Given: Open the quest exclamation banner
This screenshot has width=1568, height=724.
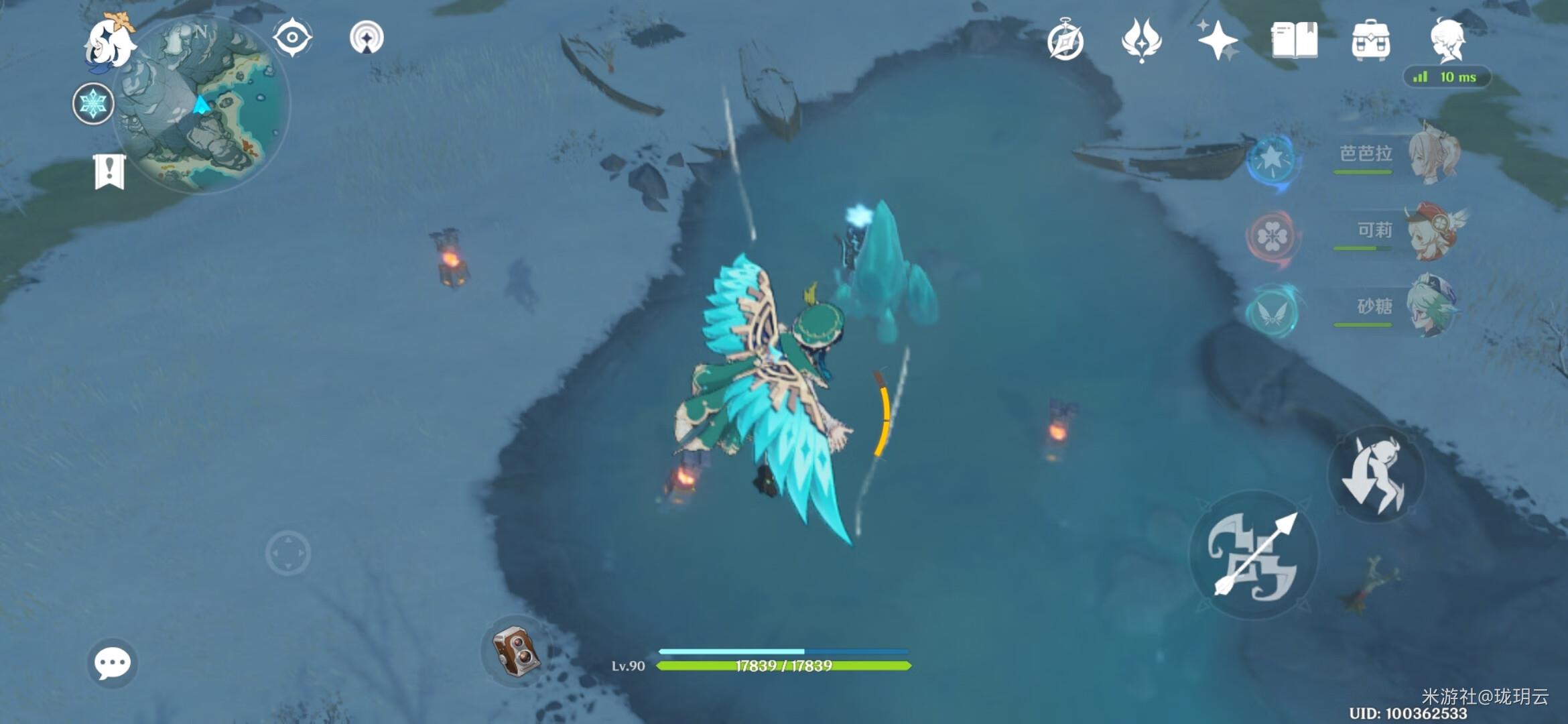Looking at the screenshot, I should [x=109, y=172].
